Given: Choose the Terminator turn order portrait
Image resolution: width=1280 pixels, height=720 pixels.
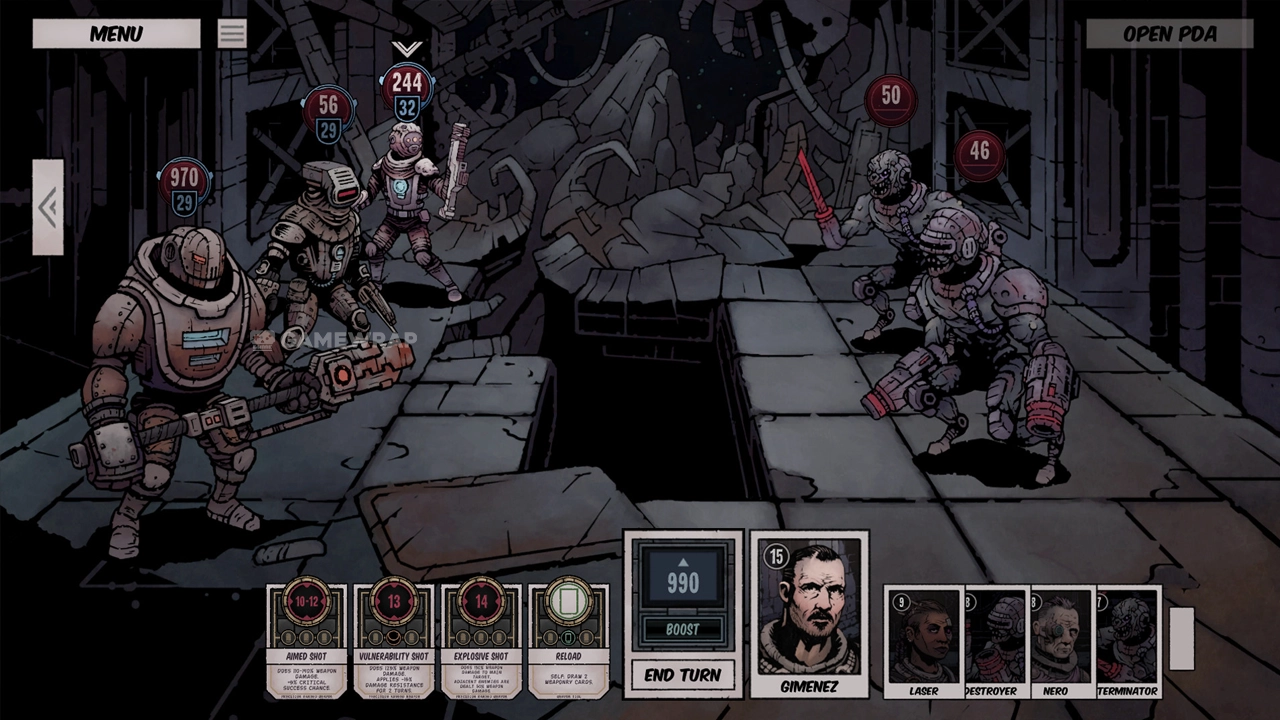Looking at the screenshot, I should pyautogui.click(x=1127, y=641).
